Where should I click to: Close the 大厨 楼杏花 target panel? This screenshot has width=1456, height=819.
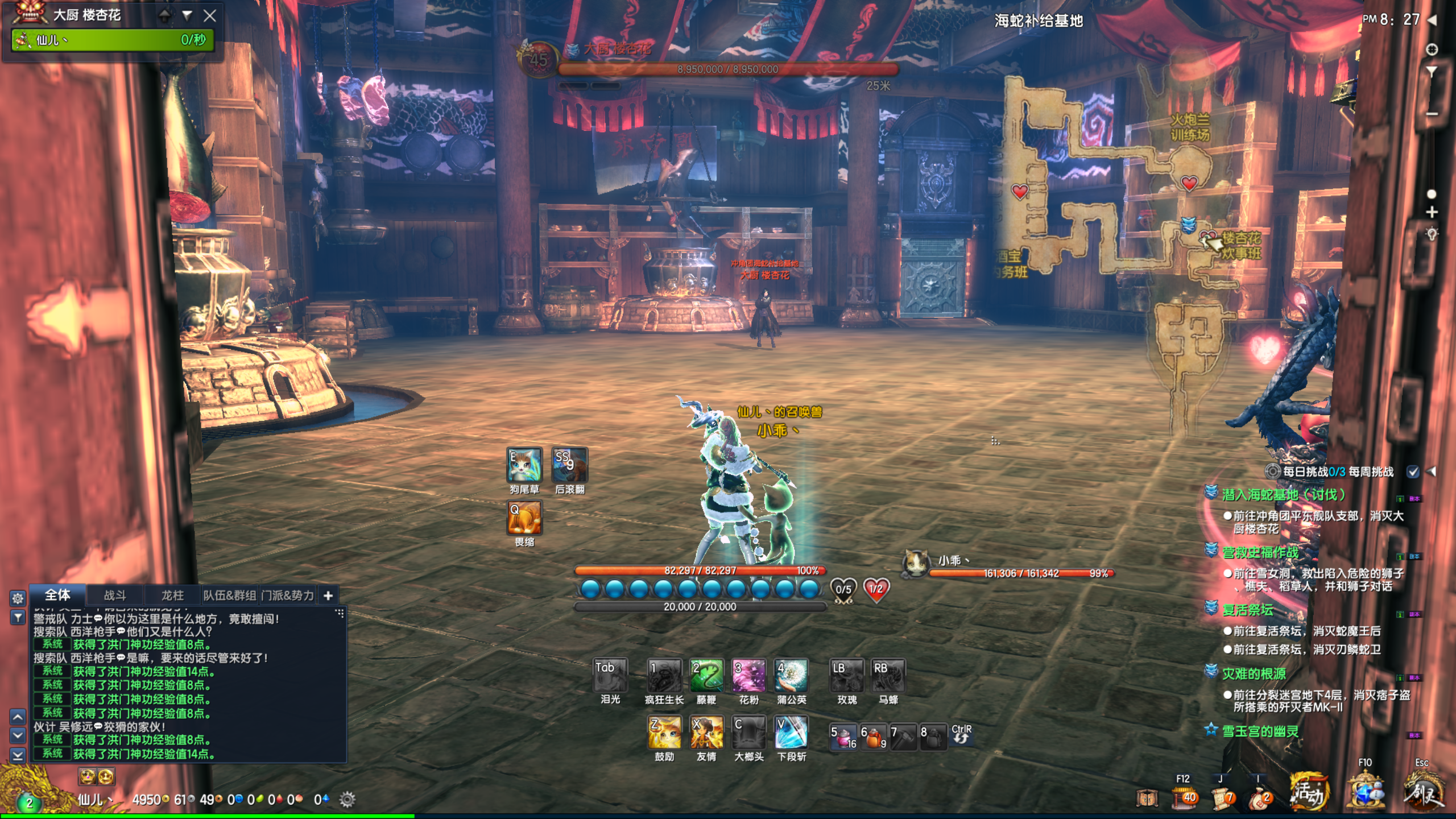(210, 16)
